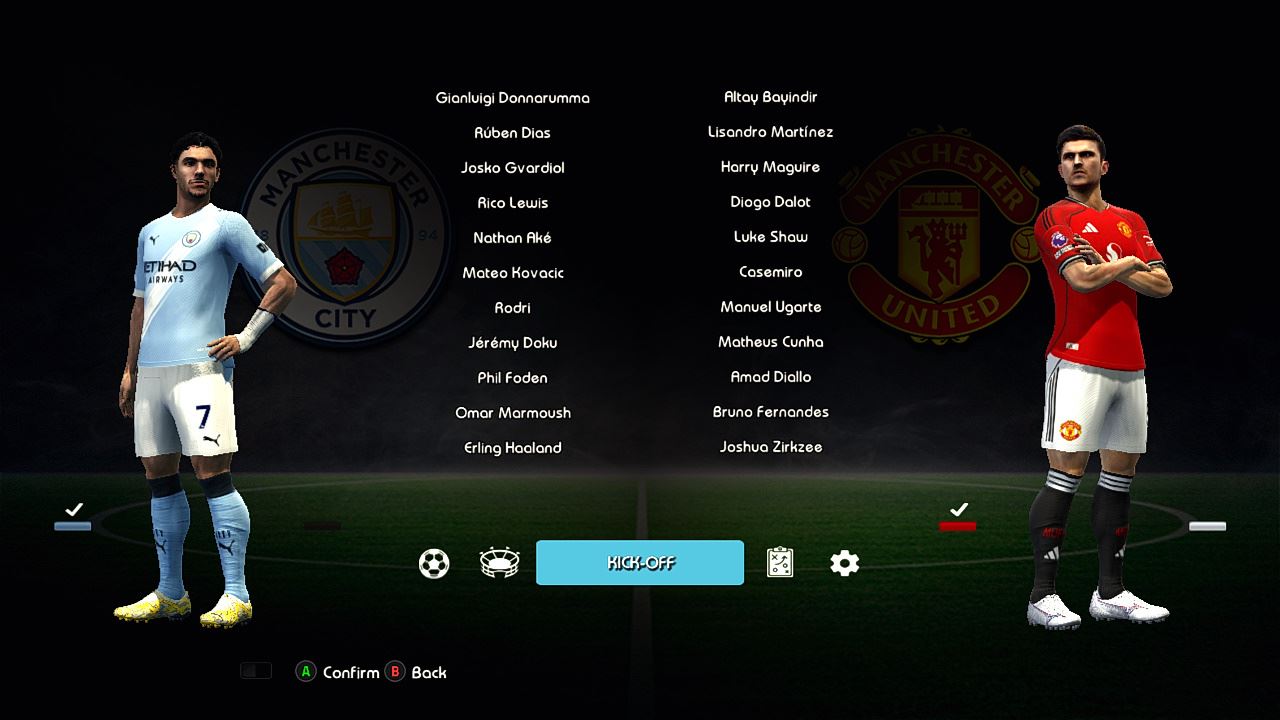
Task: Choose Phil Foden in the lineup
Action: tap(513, 378)
